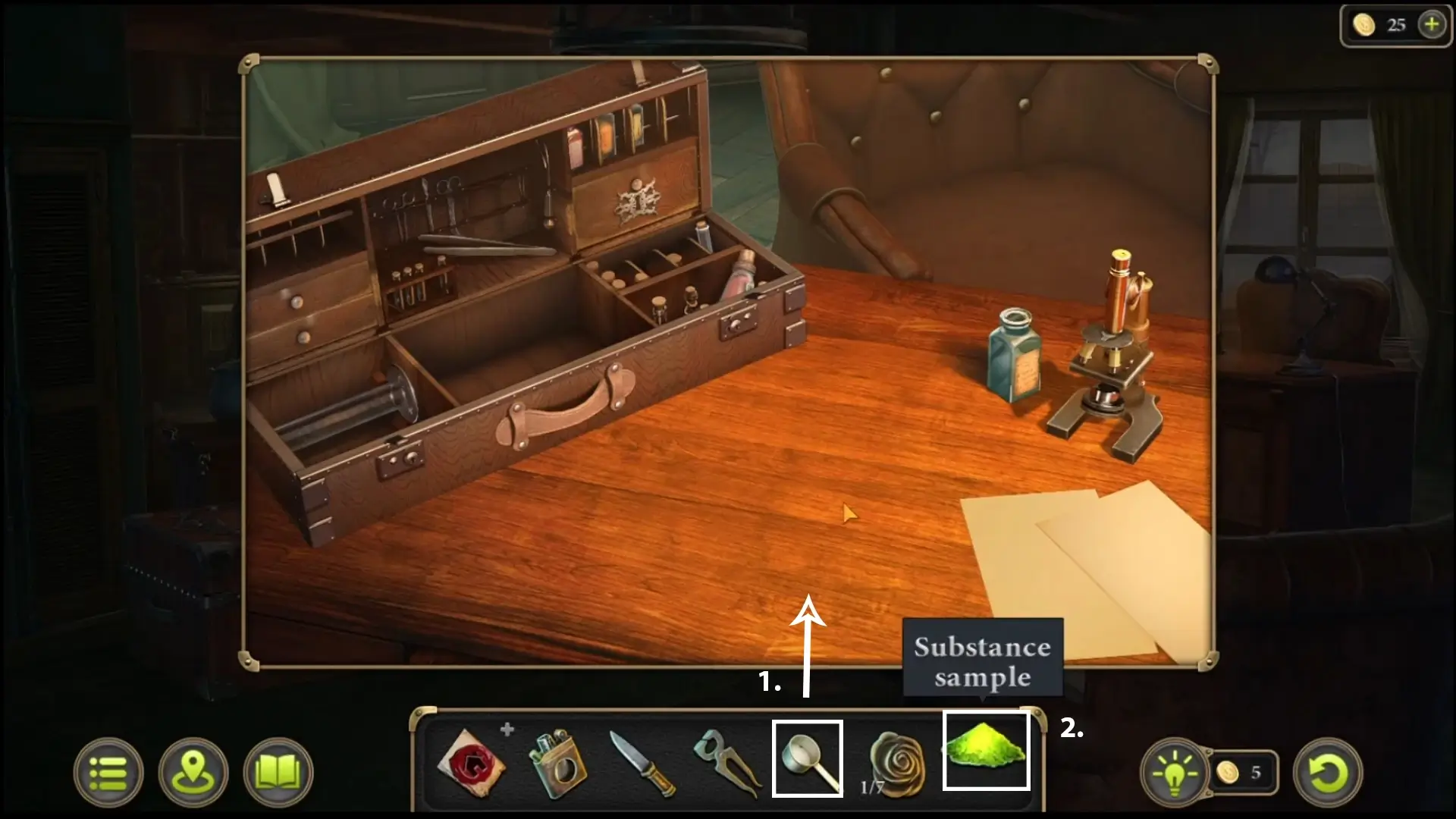The width and height of the screenshot is (1456, 819).
Task: Choose the metal measuring scoop item
Action: [808, 758]
